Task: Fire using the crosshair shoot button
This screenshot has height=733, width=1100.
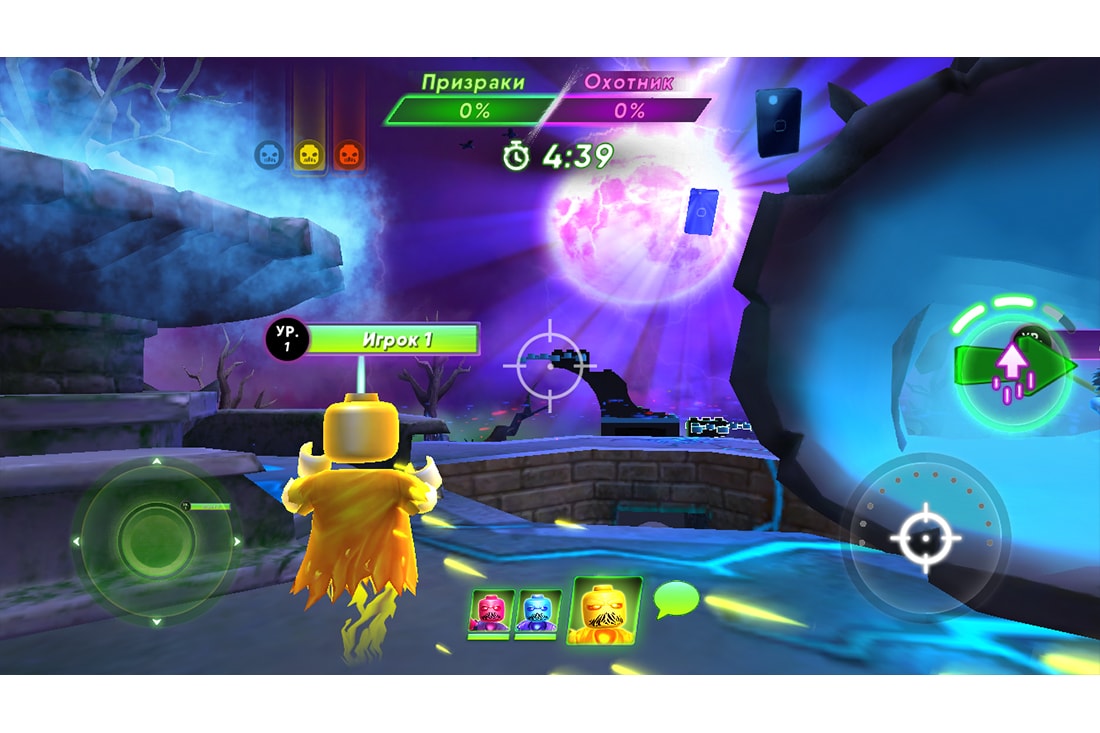Action: pyautogui.click(x=925, y=538)
